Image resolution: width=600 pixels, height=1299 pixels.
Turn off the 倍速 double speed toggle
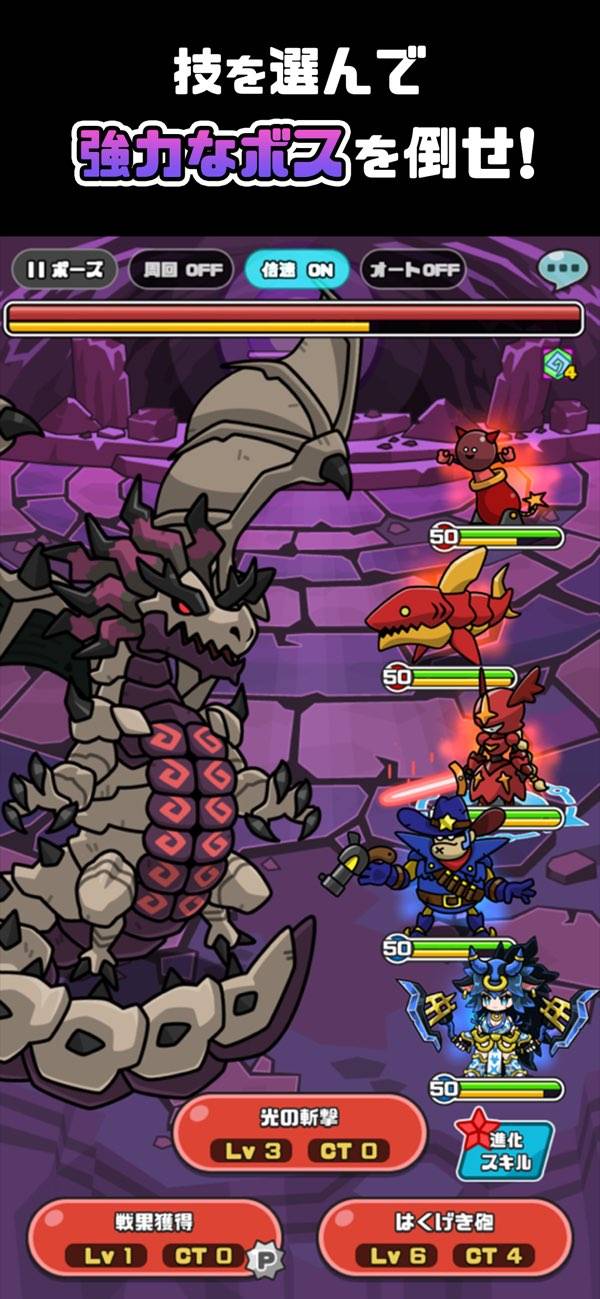point(297,270)
